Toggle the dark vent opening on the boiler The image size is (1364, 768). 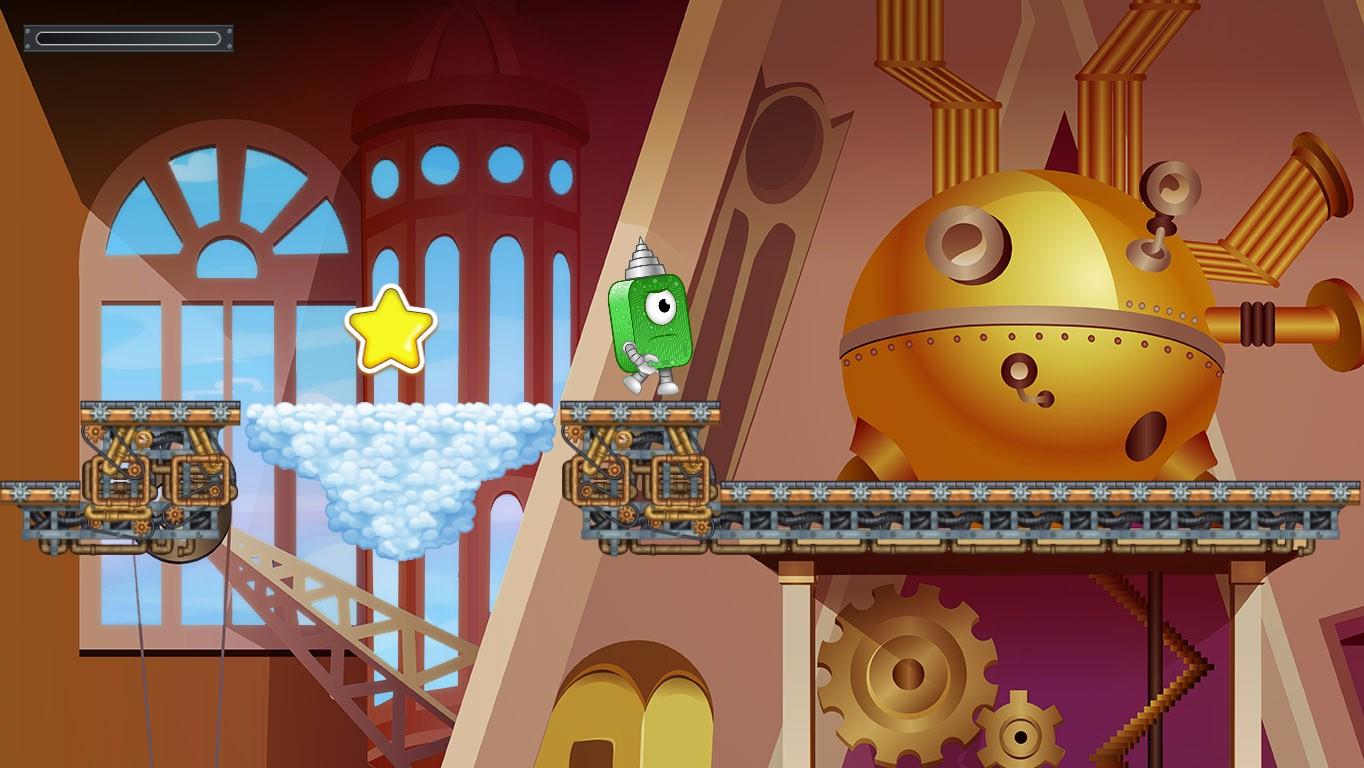click(x=1146, y=435)
